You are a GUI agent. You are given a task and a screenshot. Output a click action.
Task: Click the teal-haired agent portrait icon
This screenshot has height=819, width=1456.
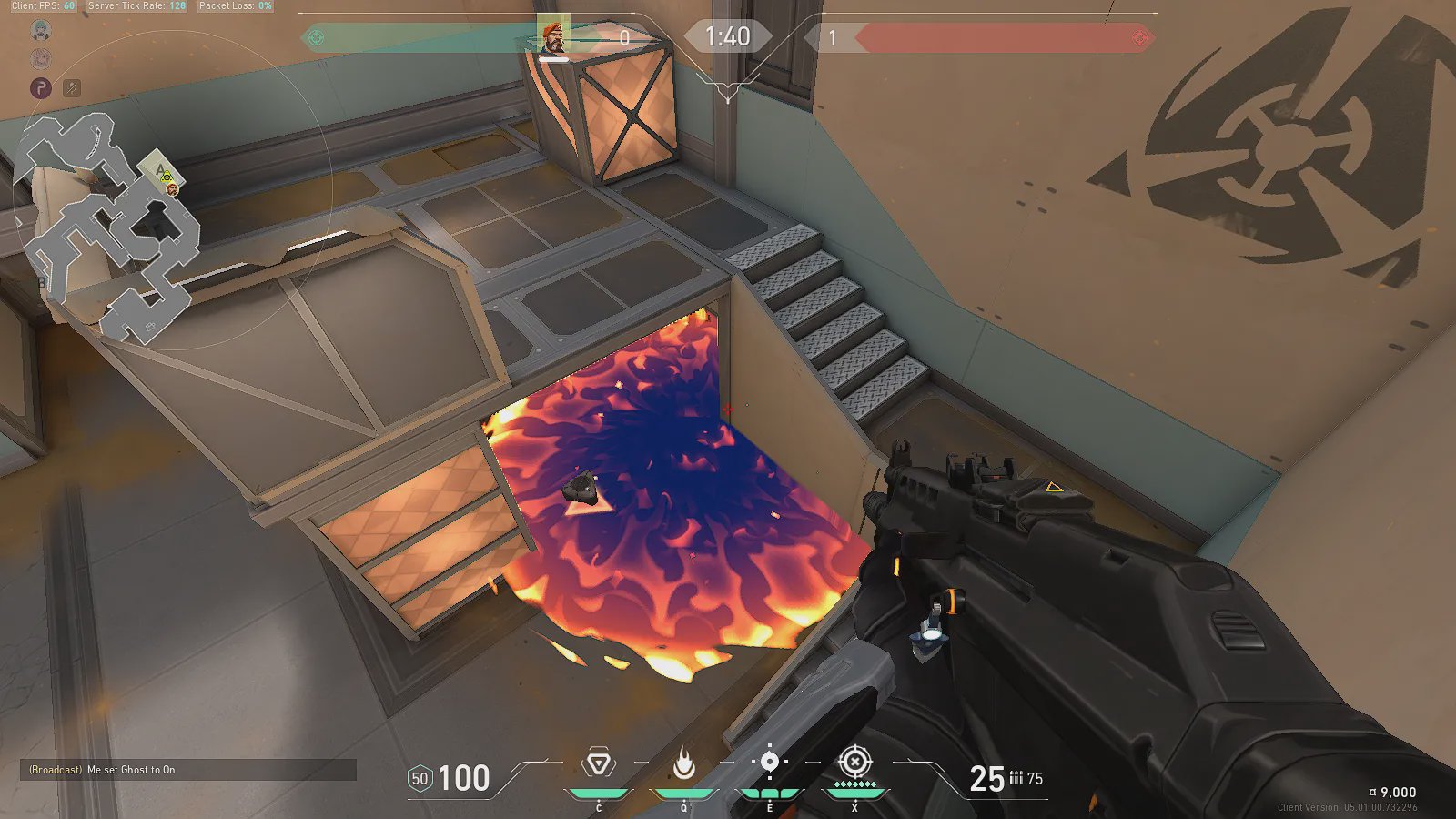pos(41,31)
